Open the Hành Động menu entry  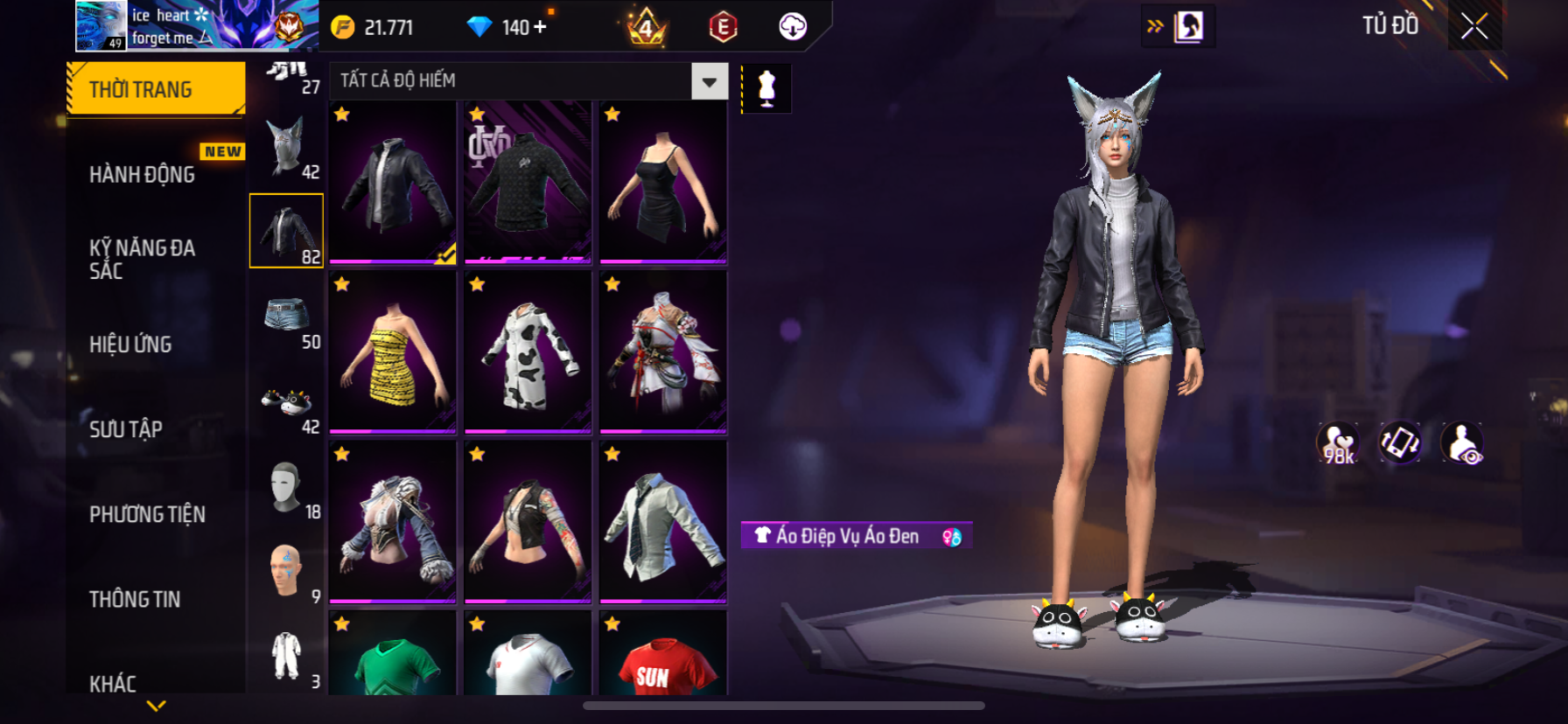(143, 175)
